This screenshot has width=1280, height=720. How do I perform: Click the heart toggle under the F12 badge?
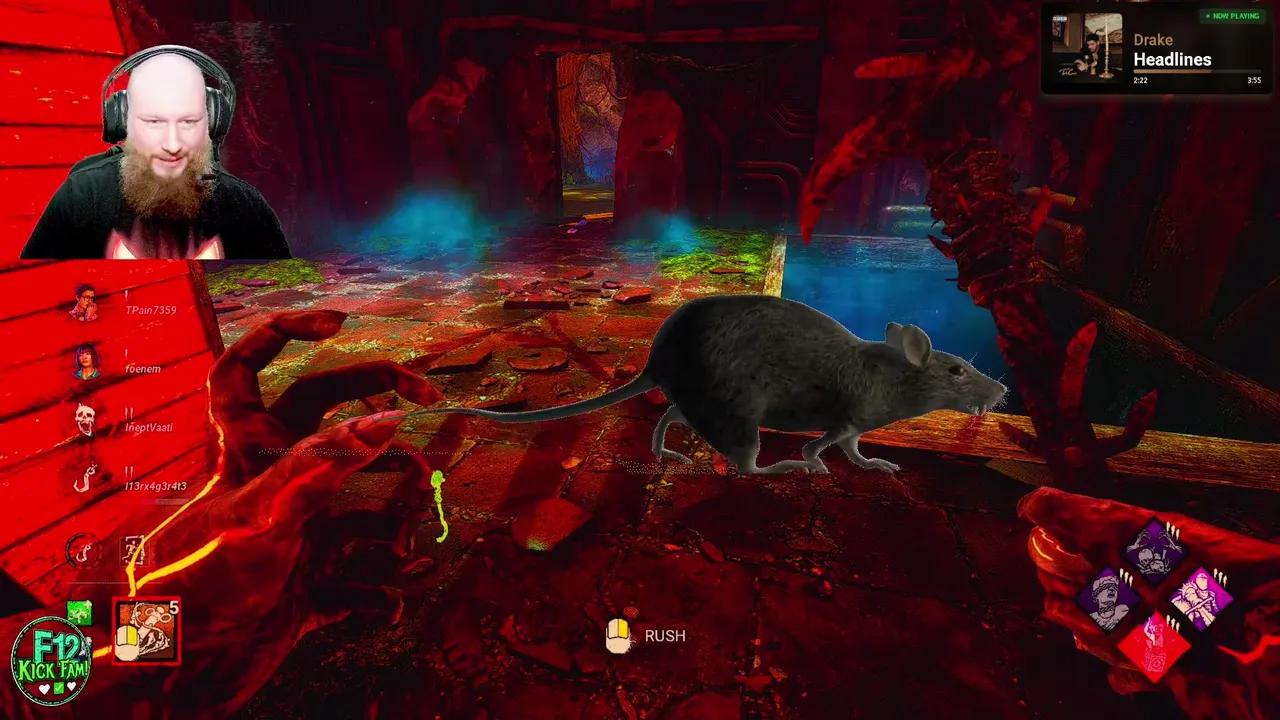point(44,690)
